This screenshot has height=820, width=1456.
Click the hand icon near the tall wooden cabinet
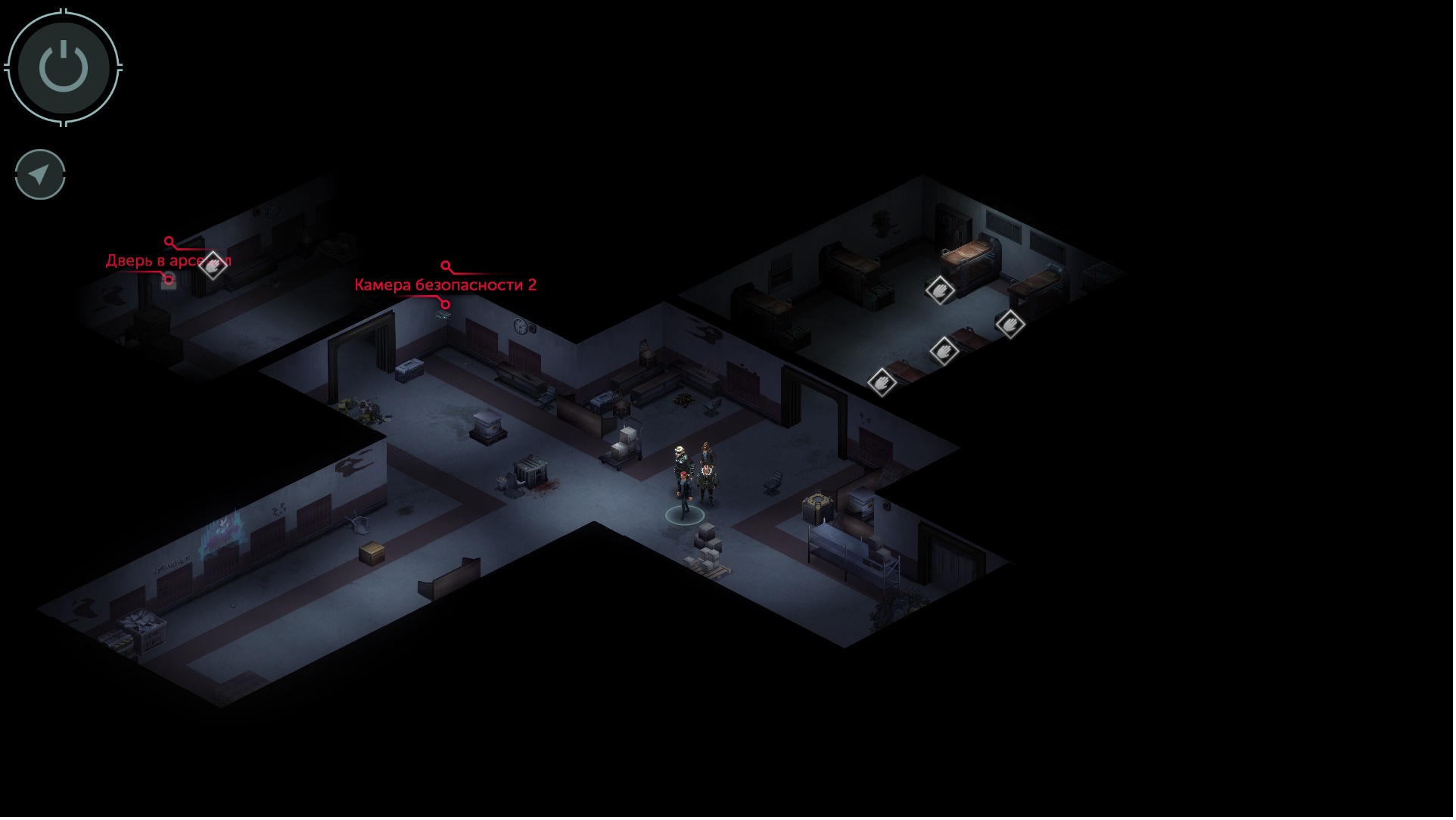[x=940, y=291]
